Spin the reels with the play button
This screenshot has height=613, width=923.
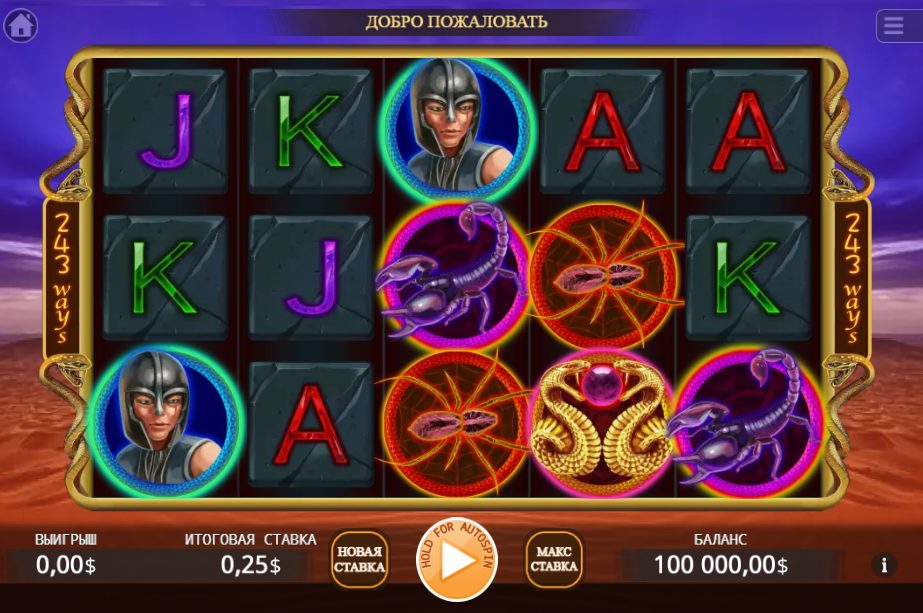coord(456,560)
